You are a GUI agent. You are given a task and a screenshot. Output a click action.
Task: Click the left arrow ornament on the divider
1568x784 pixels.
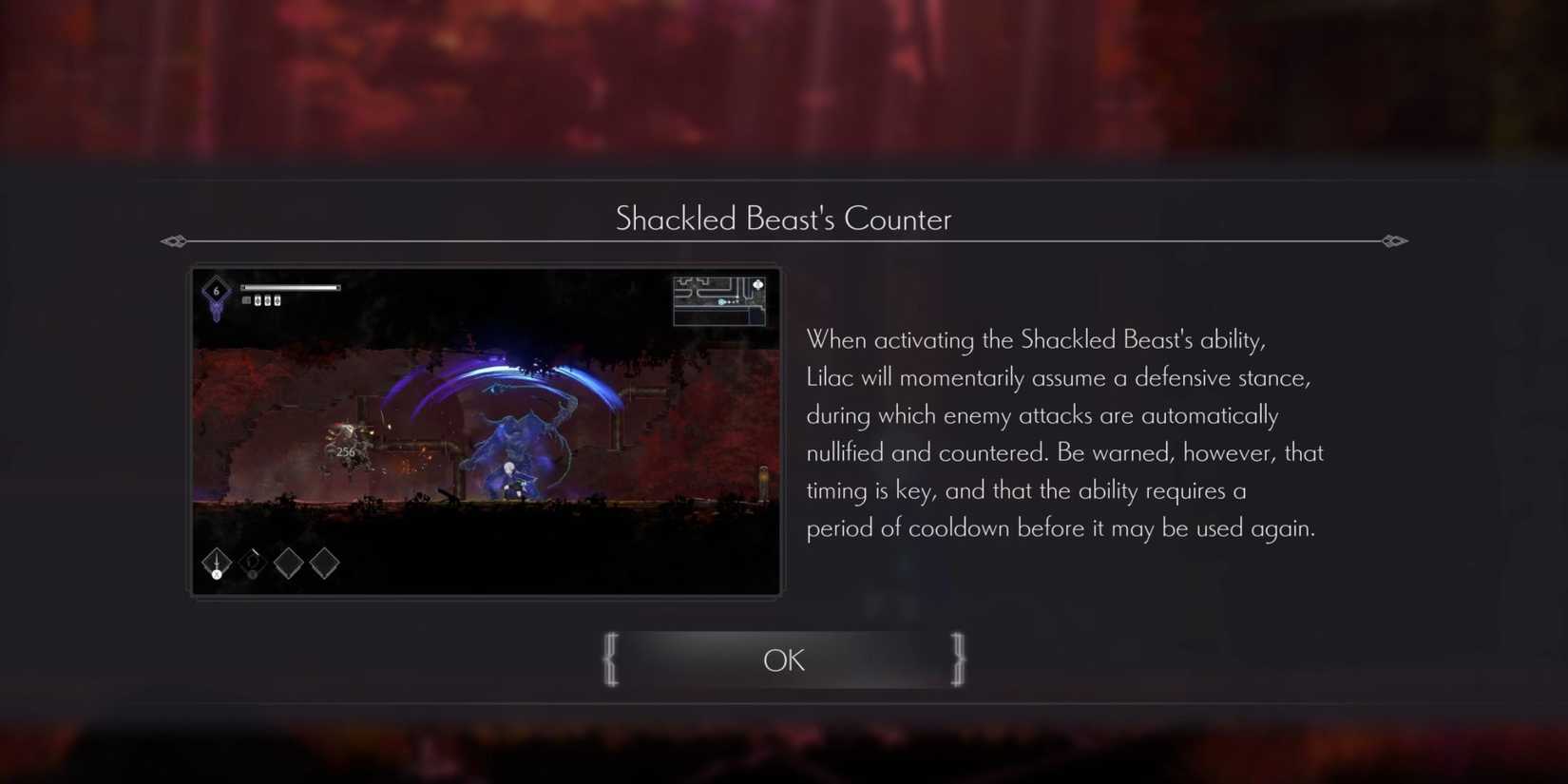pyautogui.click(x=174, y=241)
